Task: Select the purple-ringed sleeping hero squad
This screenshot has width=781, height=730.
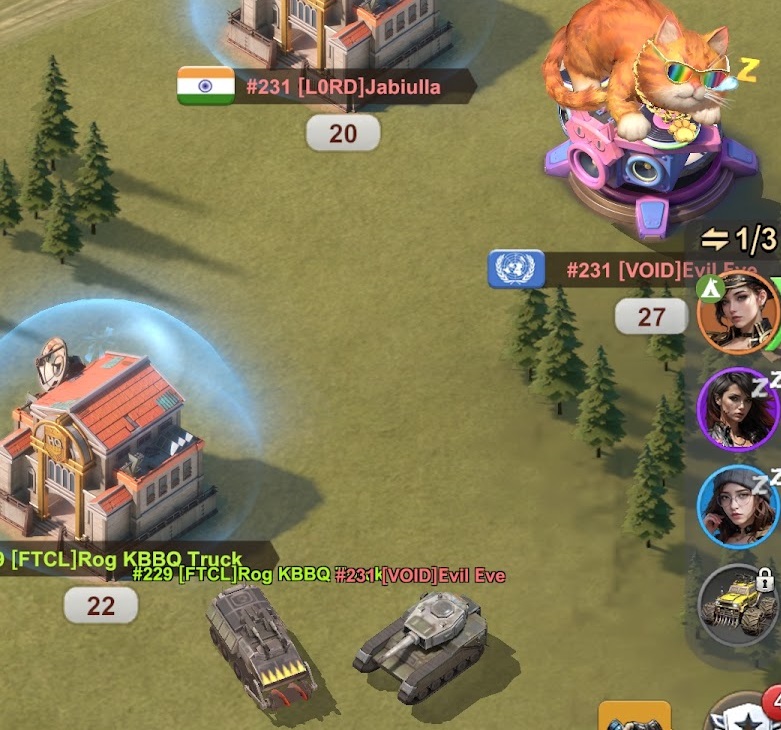Action: point(738,408)
